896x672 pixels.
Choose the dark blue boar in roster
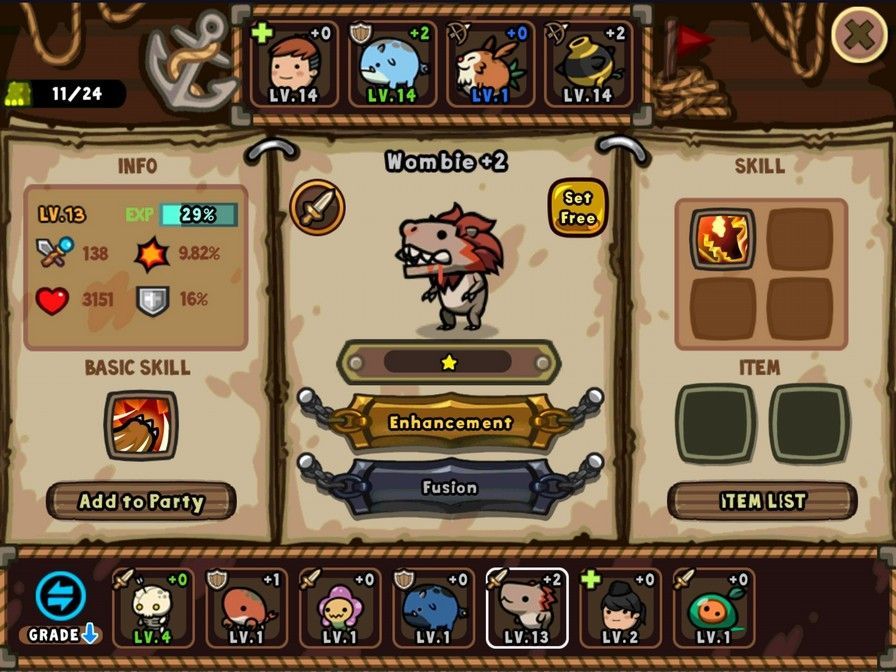click(x=433, y=608)
